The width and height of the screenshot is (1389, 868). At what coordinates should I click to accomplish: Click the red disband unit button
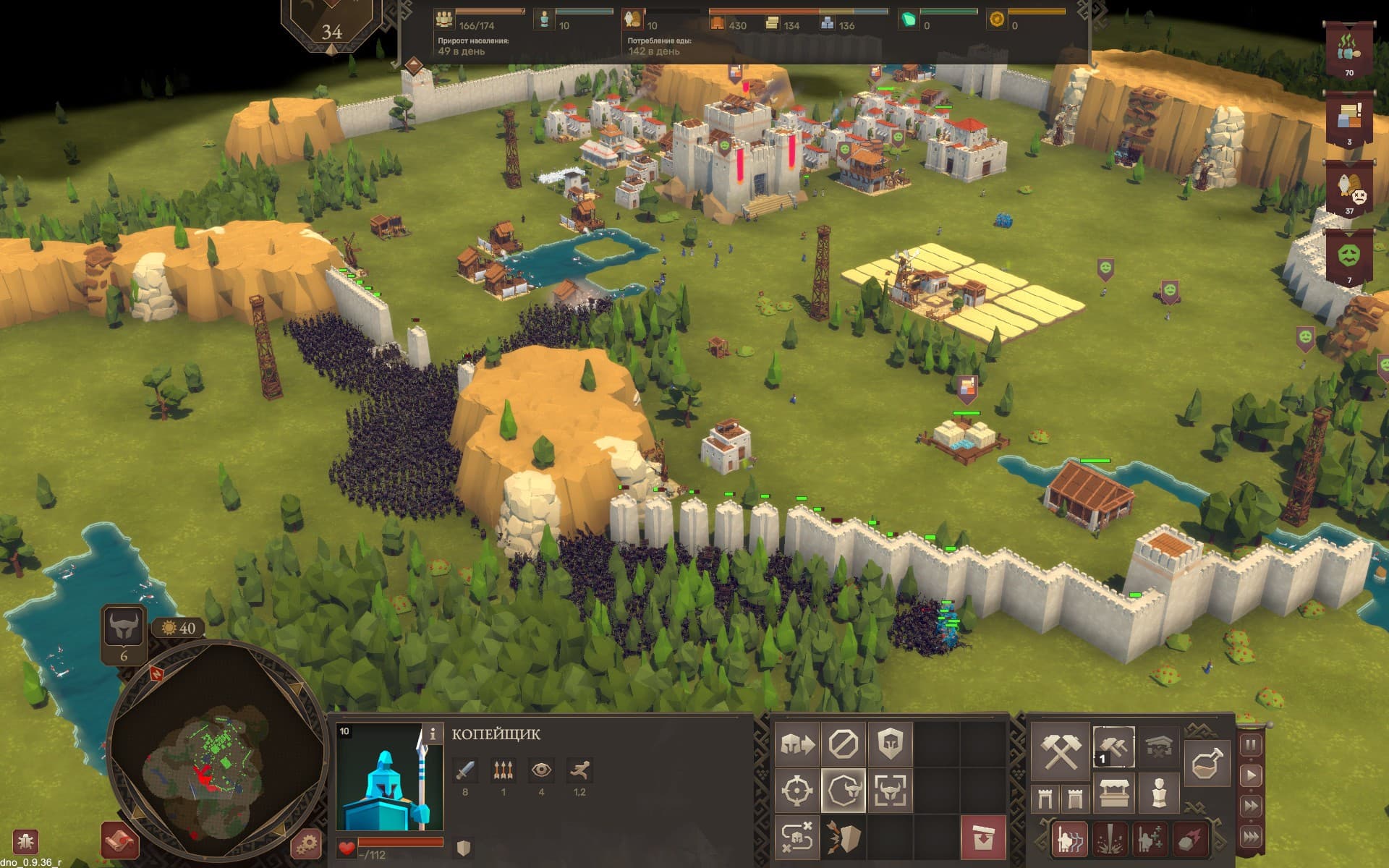982,838
